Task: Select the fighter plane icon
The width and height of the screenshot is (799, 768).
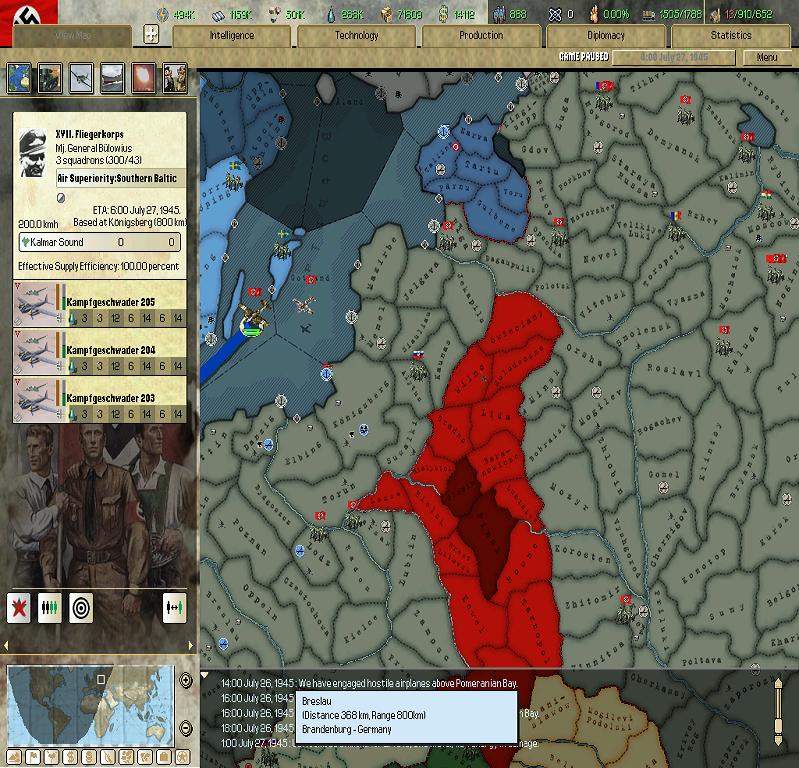Action: click(81, 77)
